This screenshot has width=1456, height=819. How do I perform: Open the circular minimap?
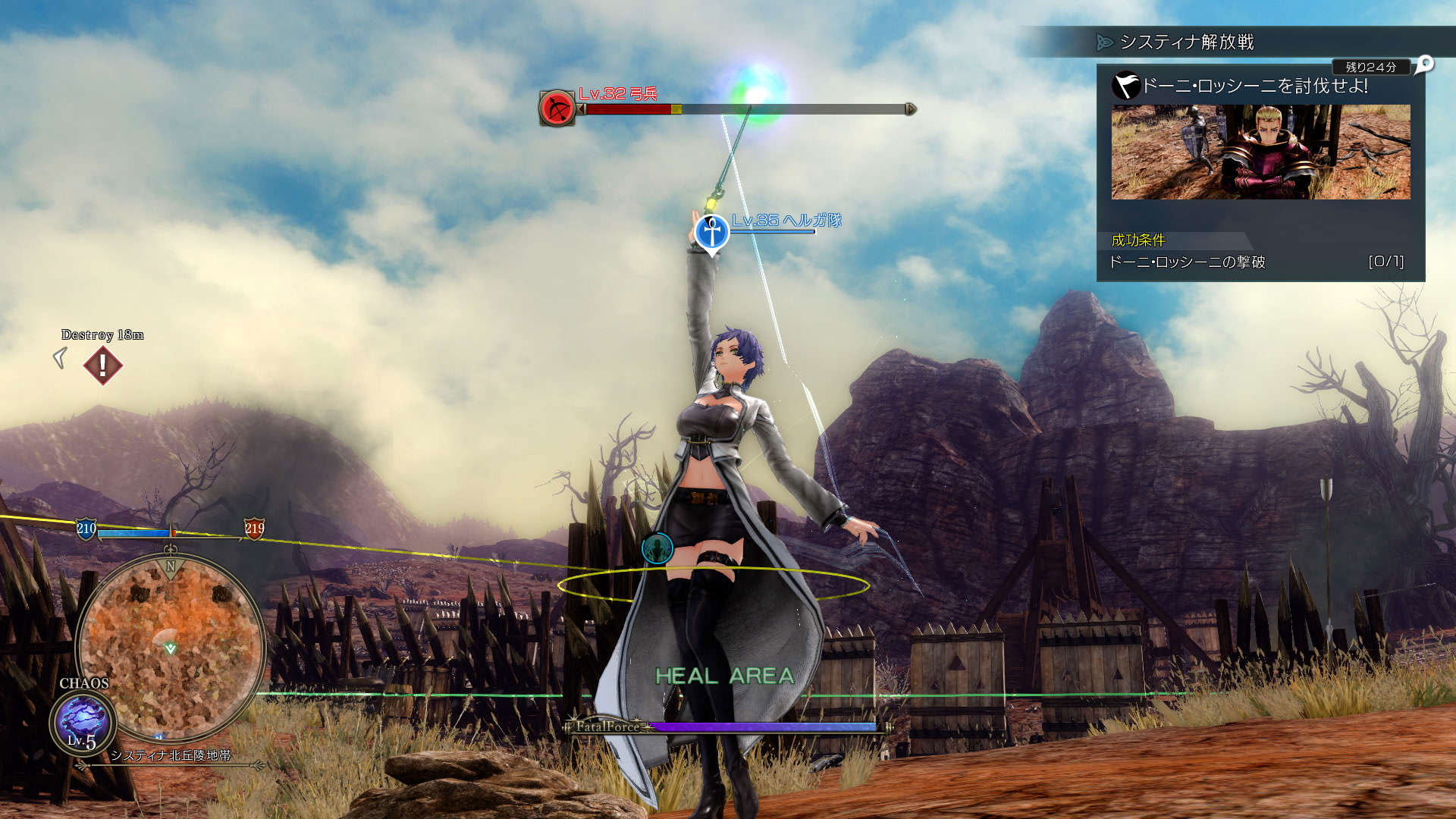pyautogui.click(x=171, y=647)
